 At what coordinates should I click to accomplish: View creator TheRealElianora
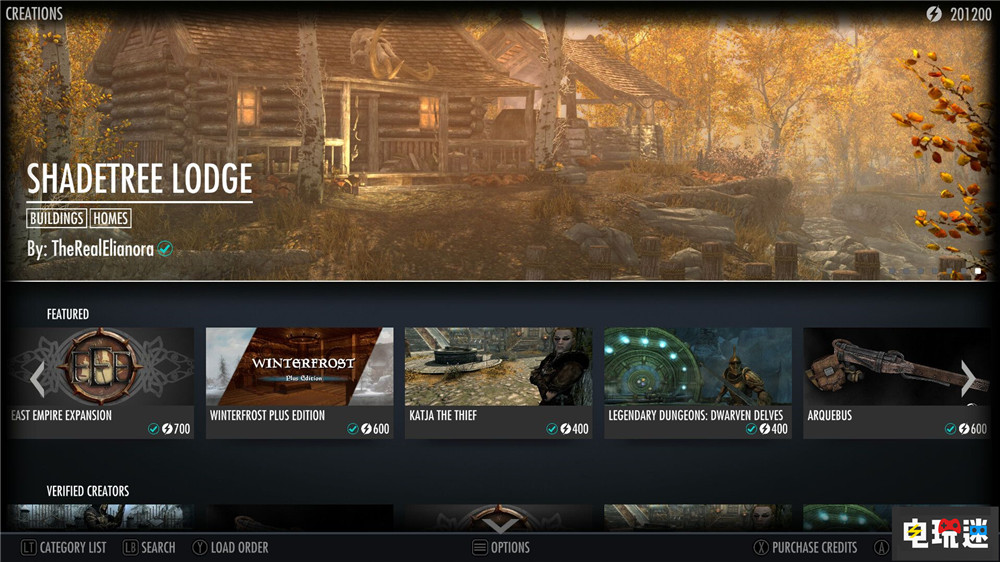pos(91,249)
